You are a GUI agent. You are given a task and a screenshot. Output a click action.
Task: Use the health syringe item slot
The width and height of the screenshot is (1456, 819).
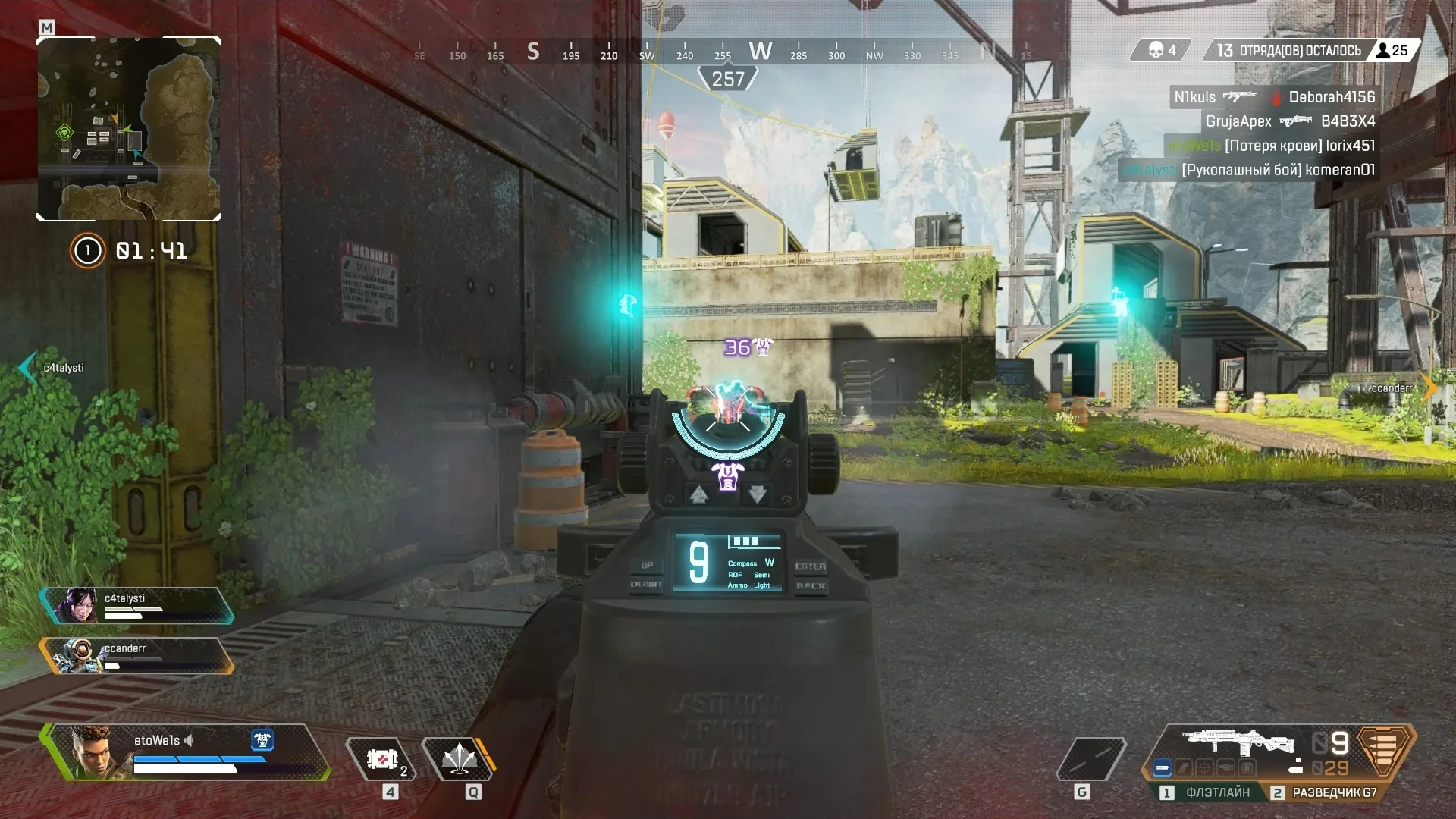click(x=381, y=759)
